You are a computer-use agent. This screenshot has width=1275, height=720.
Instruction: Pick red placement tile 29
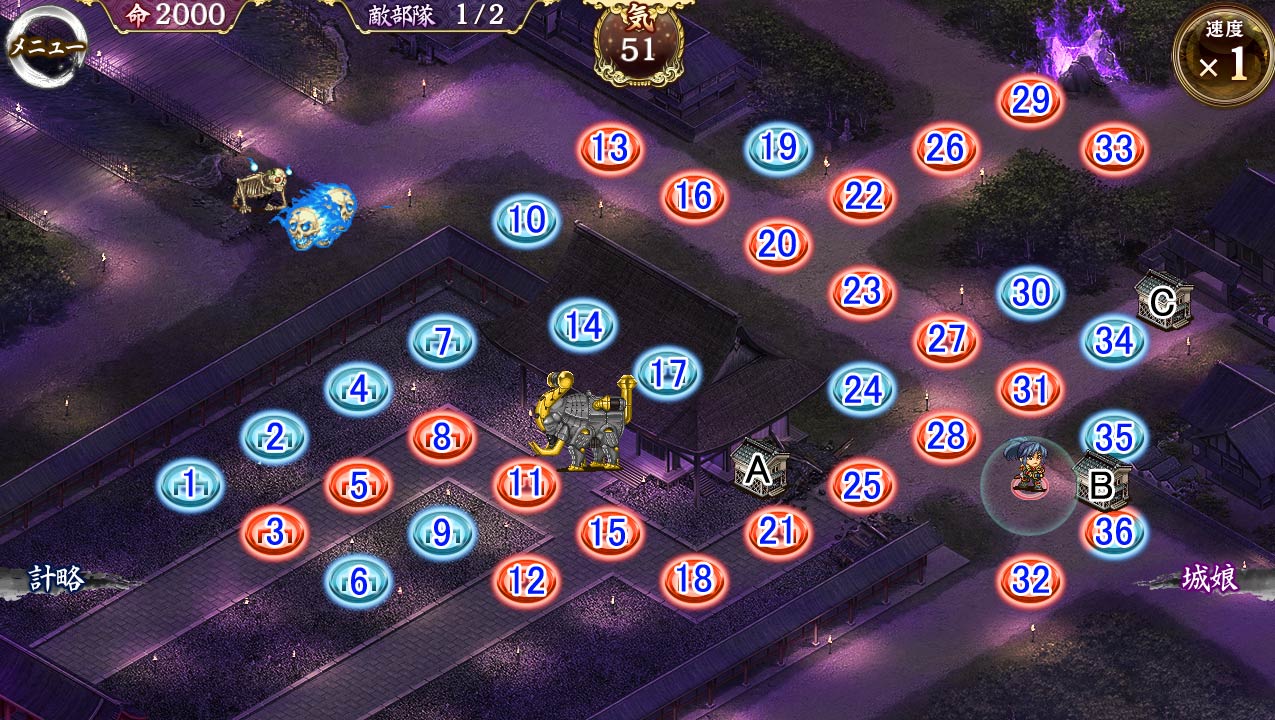(1030, 101)
